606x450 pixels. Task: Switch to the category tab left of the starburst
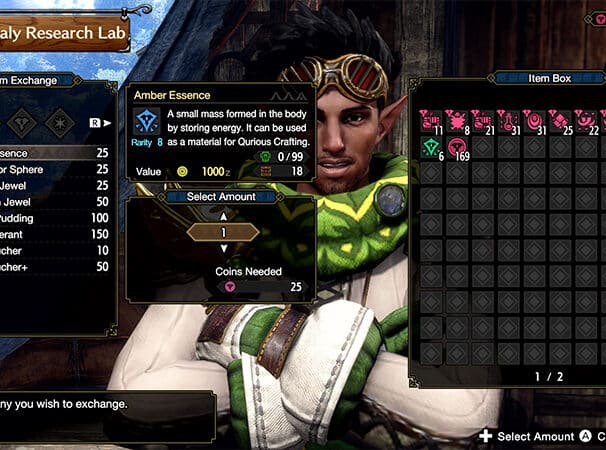pos(22,122)
